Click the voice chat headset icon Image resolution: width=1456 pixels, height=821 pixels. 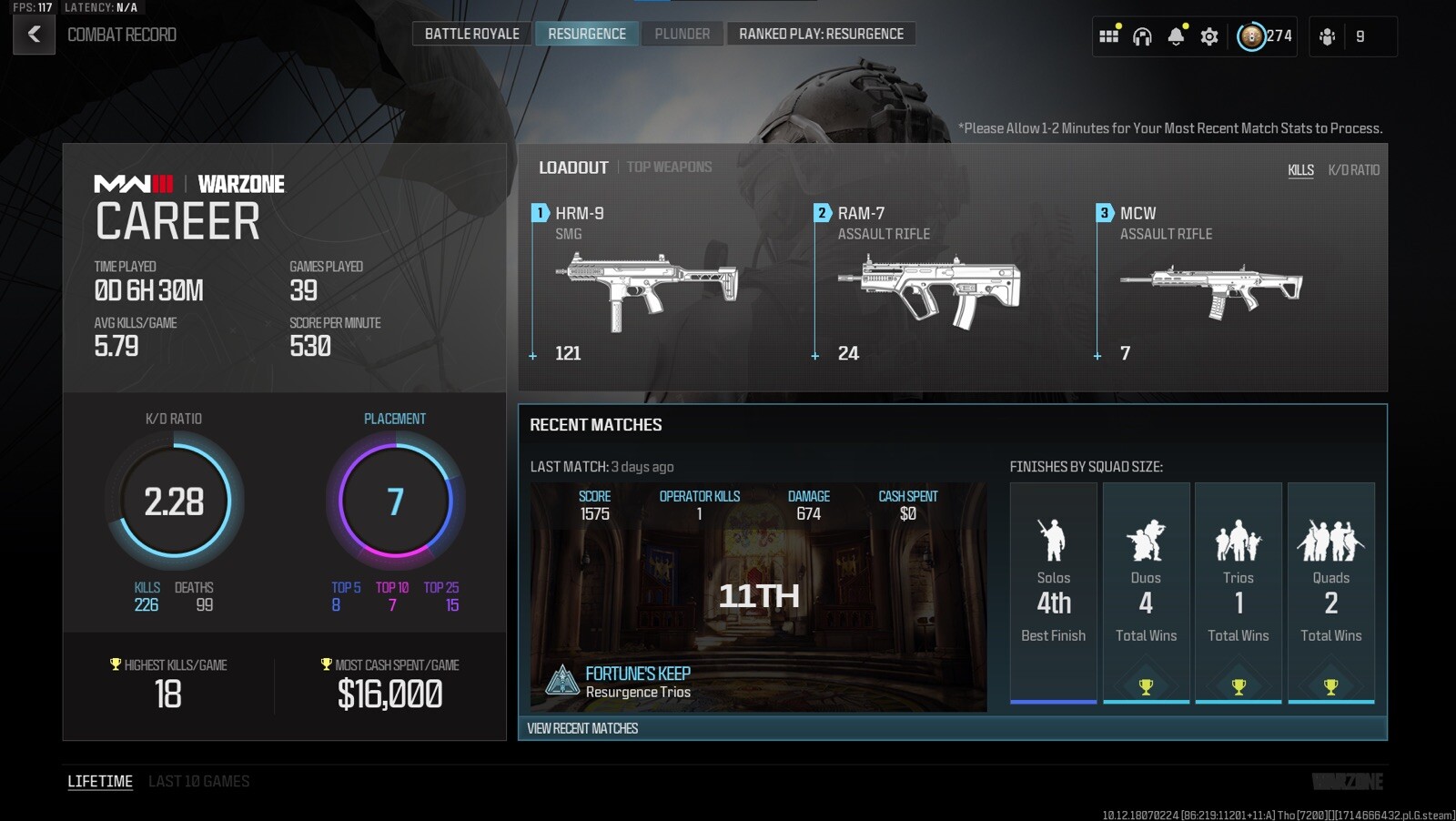click(x=1143, y=35)
